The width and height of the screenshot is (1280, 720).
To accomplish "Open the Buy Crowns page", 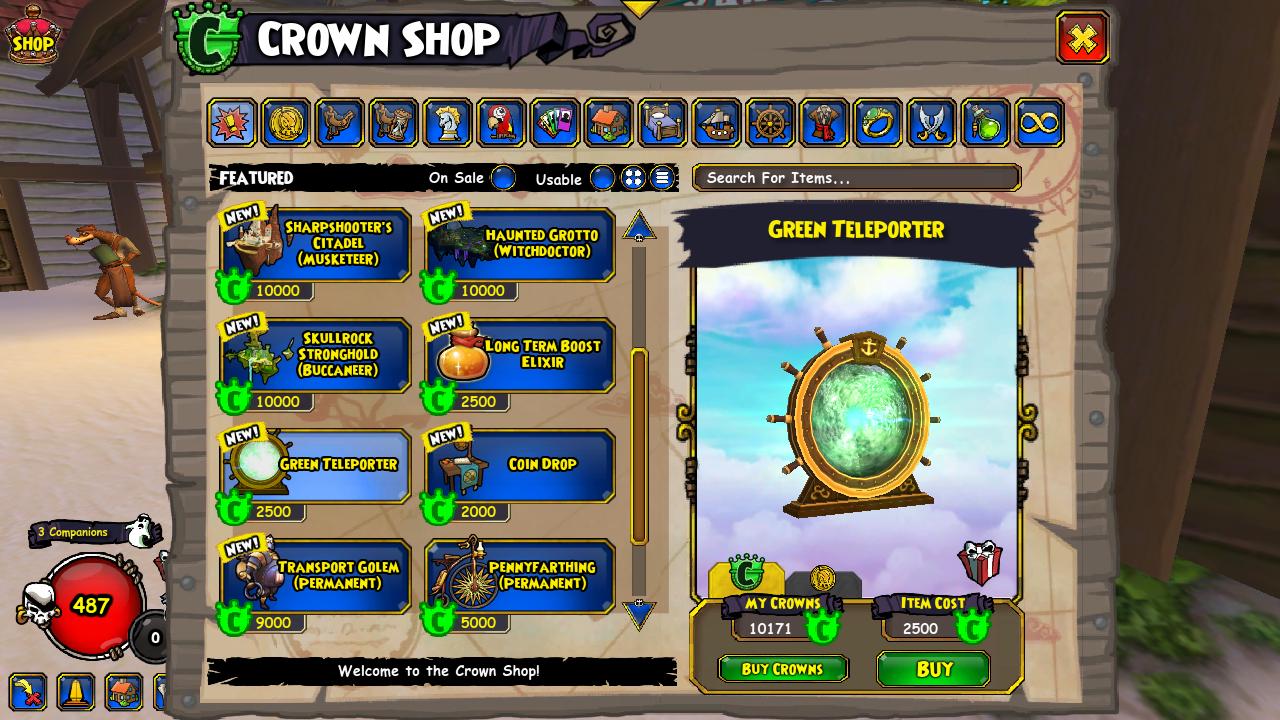I will (x=782, y=669).
